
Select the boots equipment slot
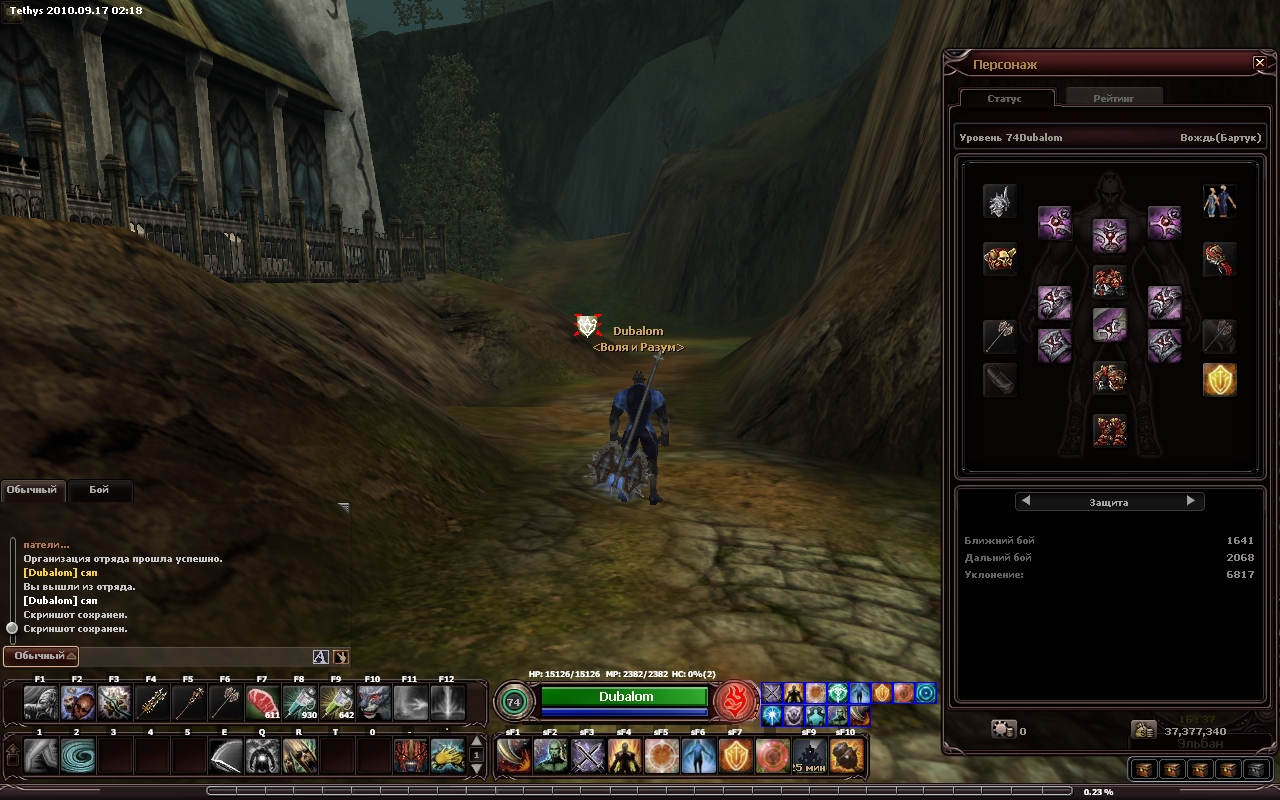pyautogui.click(x=1109, y=431)
